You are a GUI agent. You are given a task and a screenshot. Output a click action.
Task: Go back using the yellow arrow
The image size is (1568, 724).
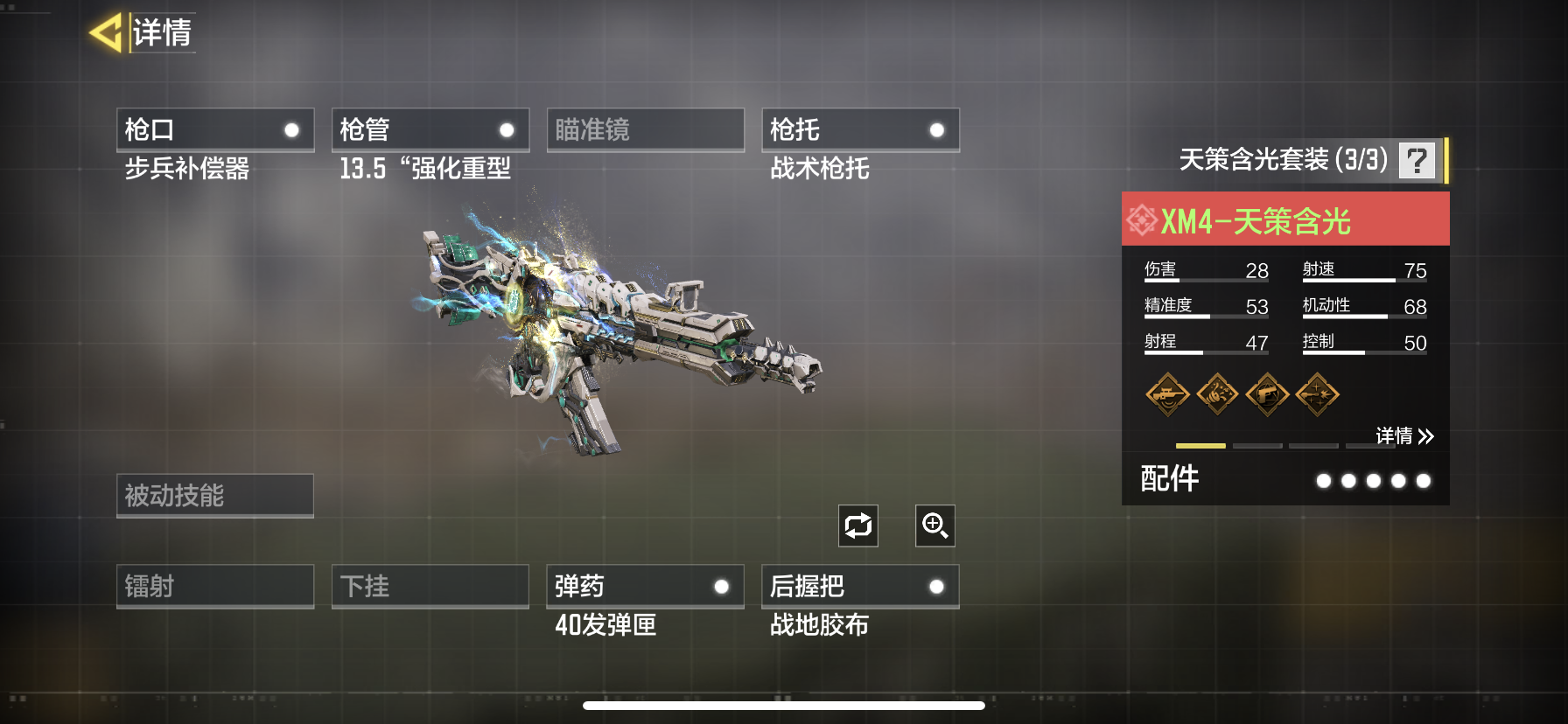coord(106,33)
